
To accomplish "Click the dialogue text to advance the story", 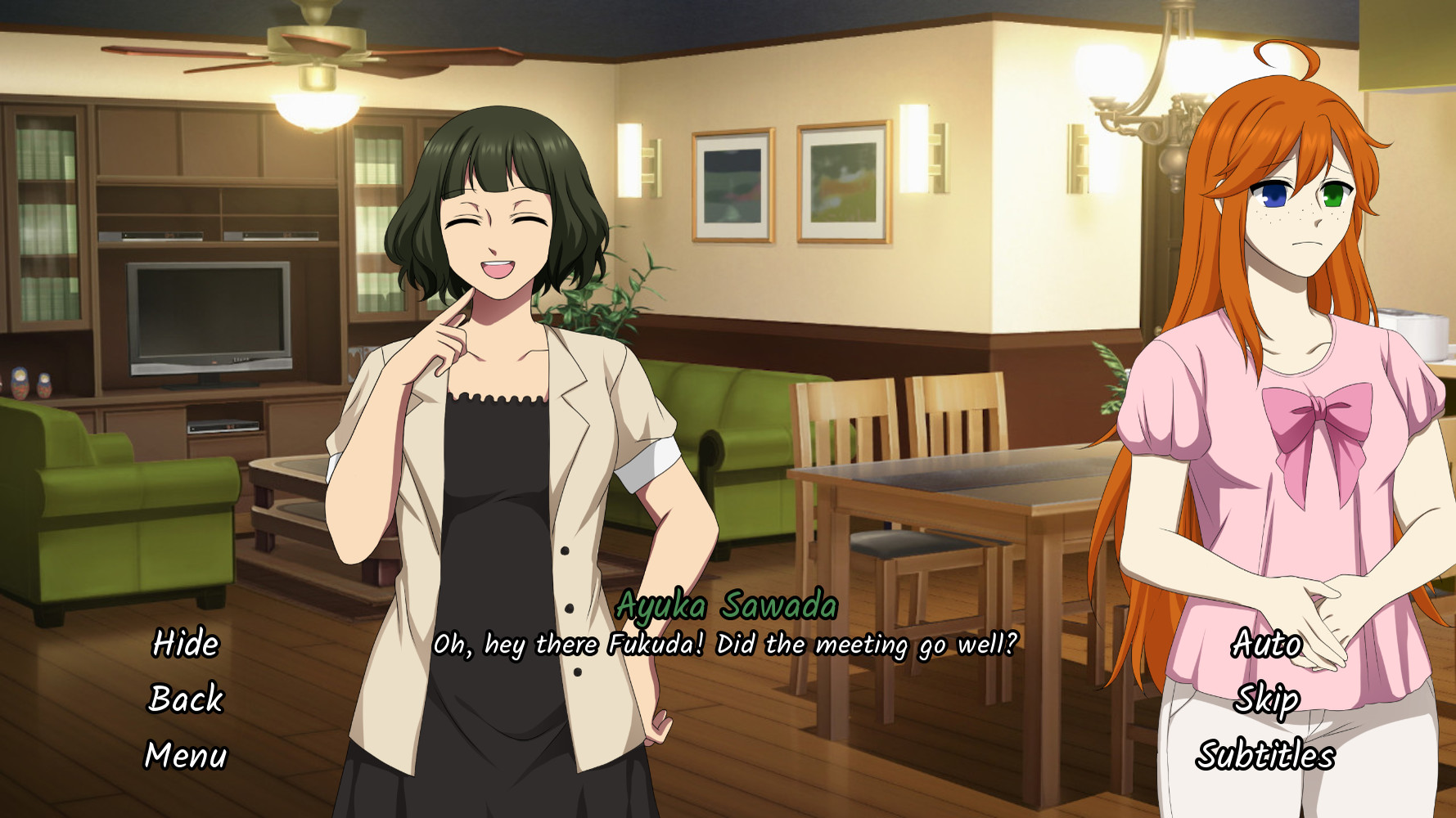I will point(728,645).
